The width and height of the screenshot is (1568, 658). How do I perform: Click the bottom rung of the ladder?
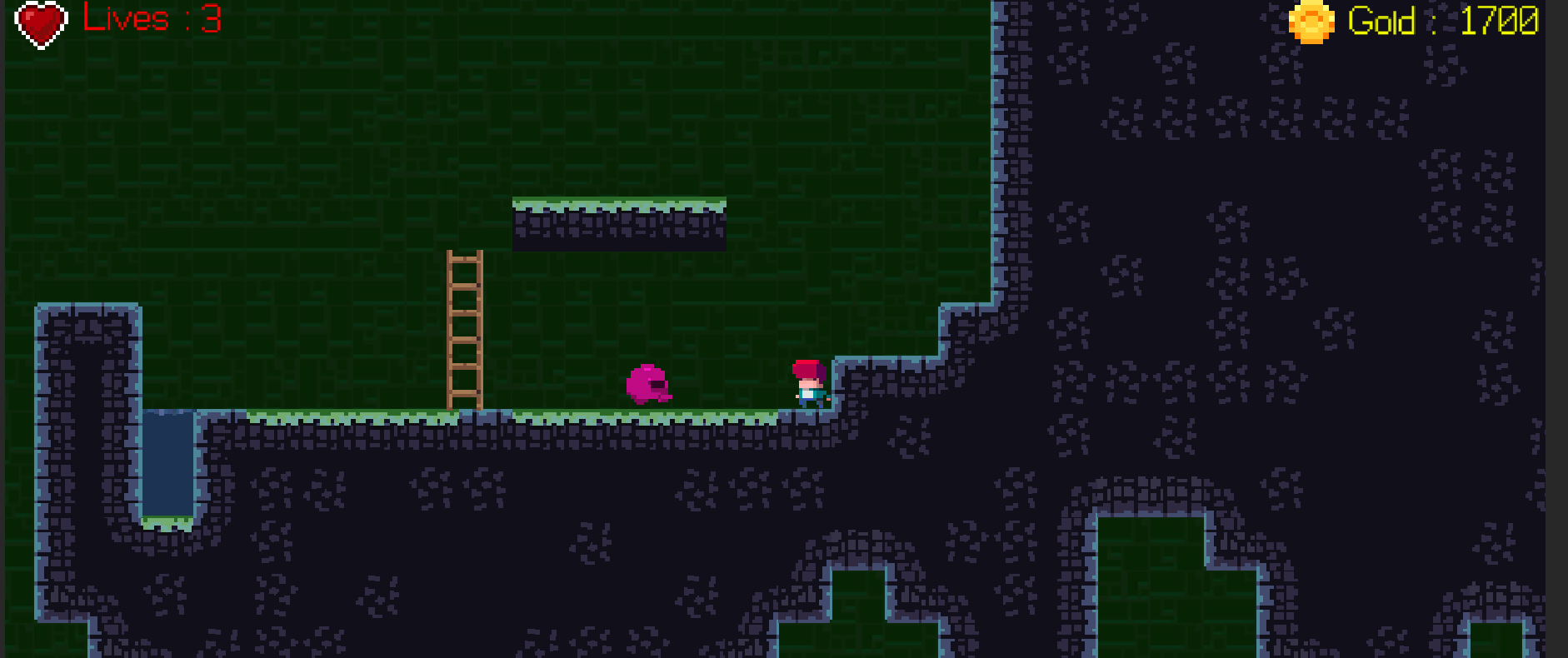point(464,391)
